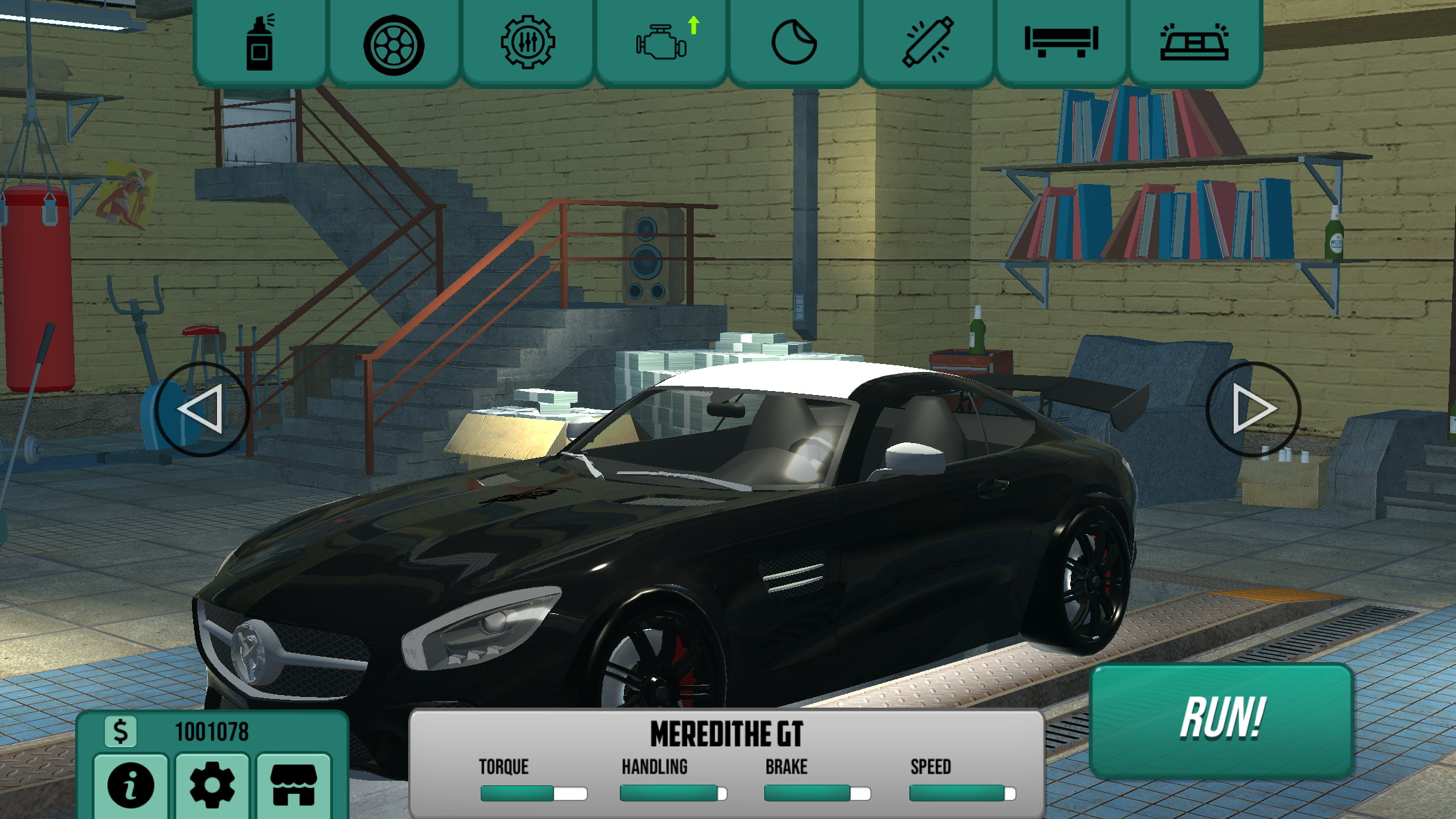Open the rear spoiler options
The width and height of the screenshot is (1456, 819).
click(1061, 42)
